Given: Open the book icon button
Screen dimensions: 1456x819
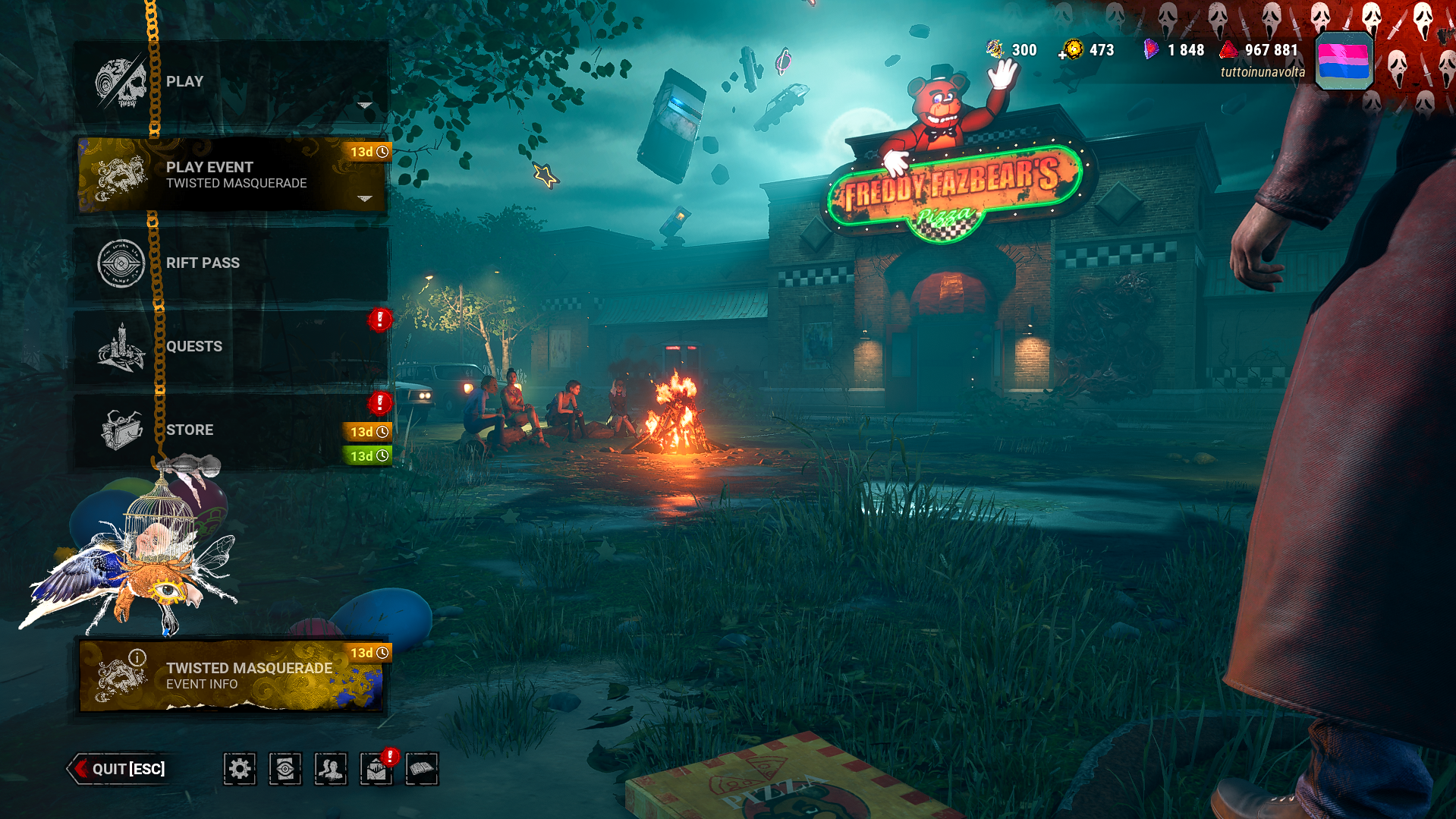Looking at the screenshot, I should click(x=422, y=769).
